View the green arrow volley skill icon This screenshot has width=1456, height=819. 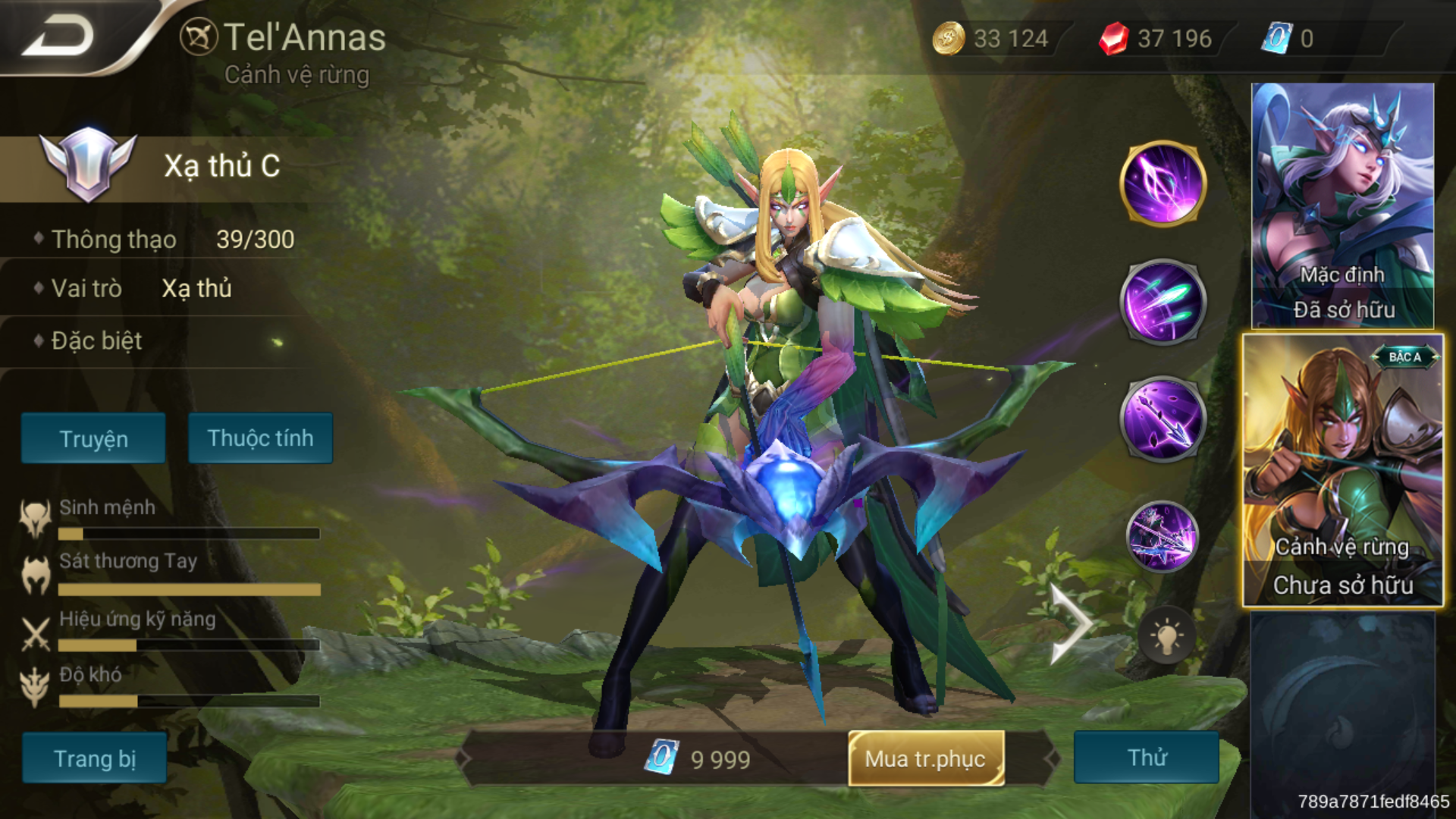[x=1162, y=302]
